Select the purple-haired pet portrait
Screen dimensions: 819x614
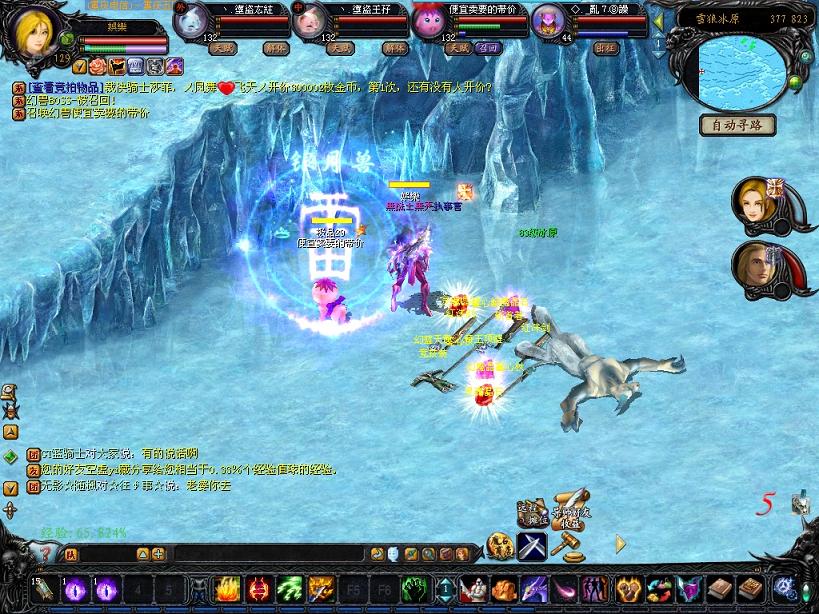(x=548, y=20)
